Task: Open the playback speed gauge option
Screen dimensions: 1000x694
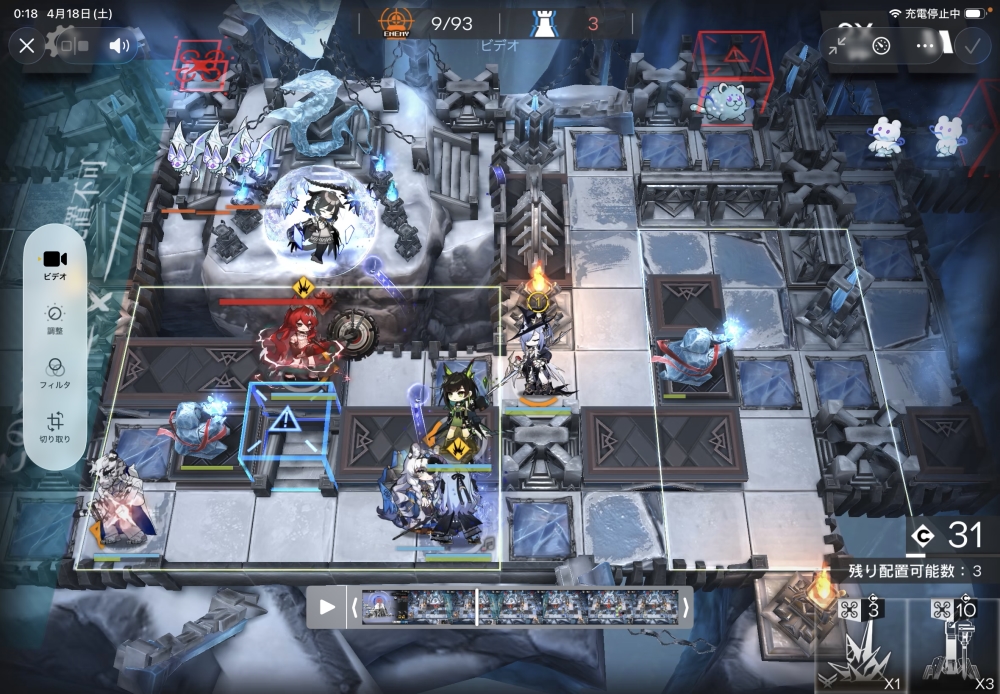Action: click(x=880, y=46)
